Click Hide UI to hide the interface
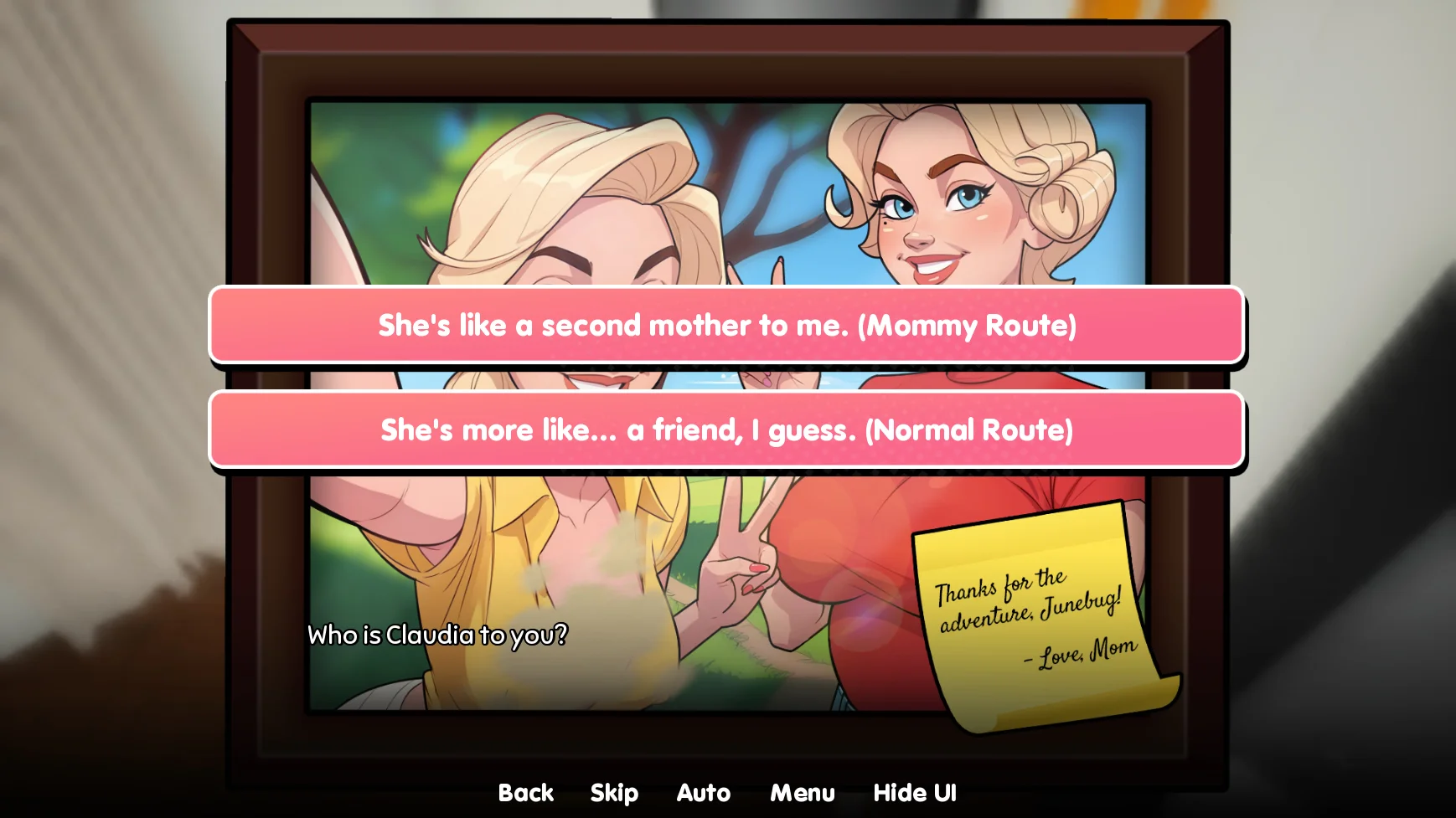1456x818 pixels. tap(914, 793)
